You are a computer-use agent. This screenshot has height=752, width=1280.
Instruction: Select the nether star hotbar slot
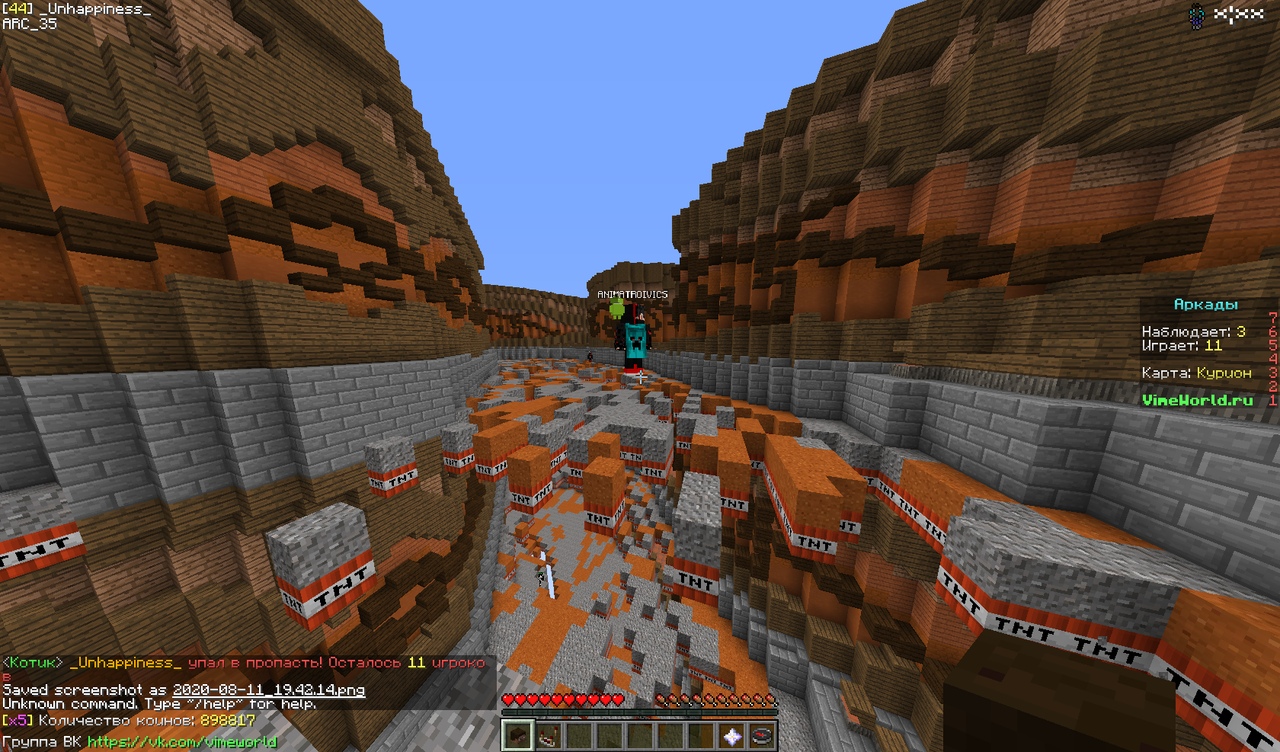733,737
